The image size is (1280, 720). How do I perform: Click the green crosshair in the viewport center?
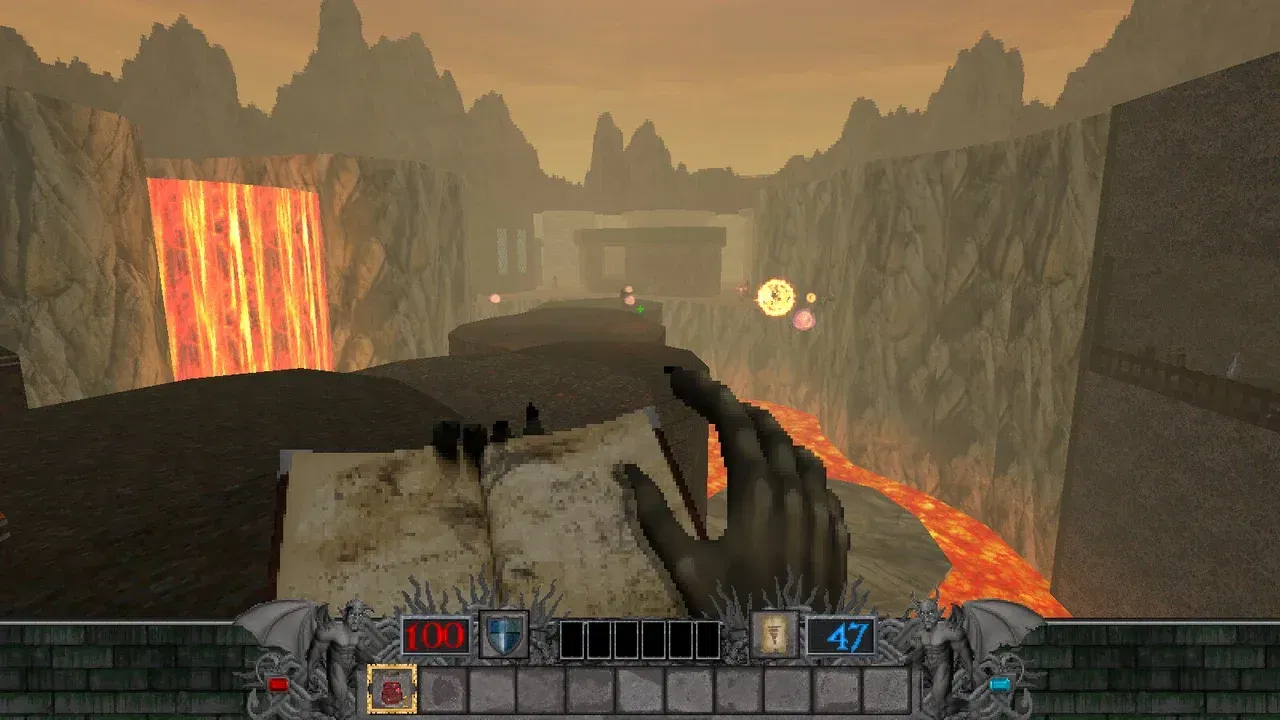[x=640, y=311]
